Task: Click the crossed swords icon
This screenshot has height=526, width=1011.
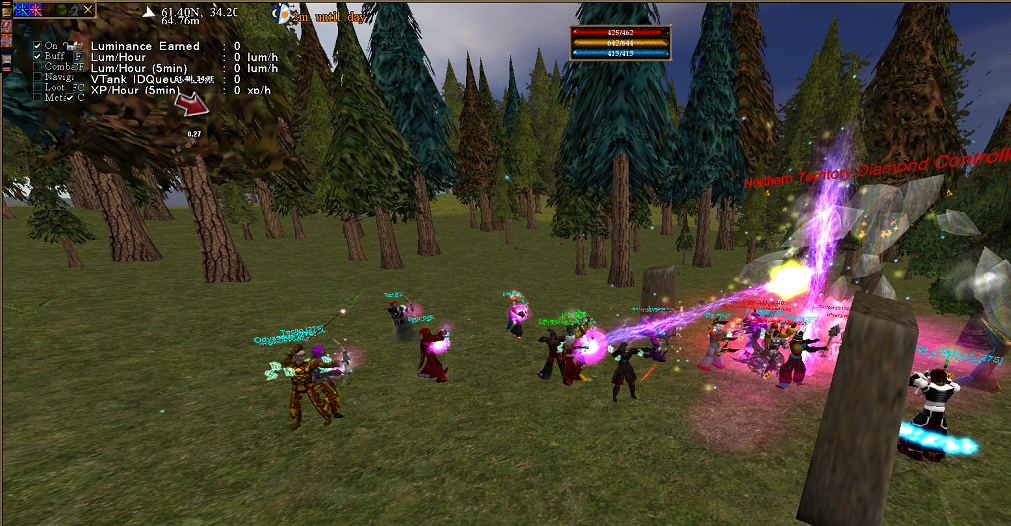Action: click(x=87, y=10)
